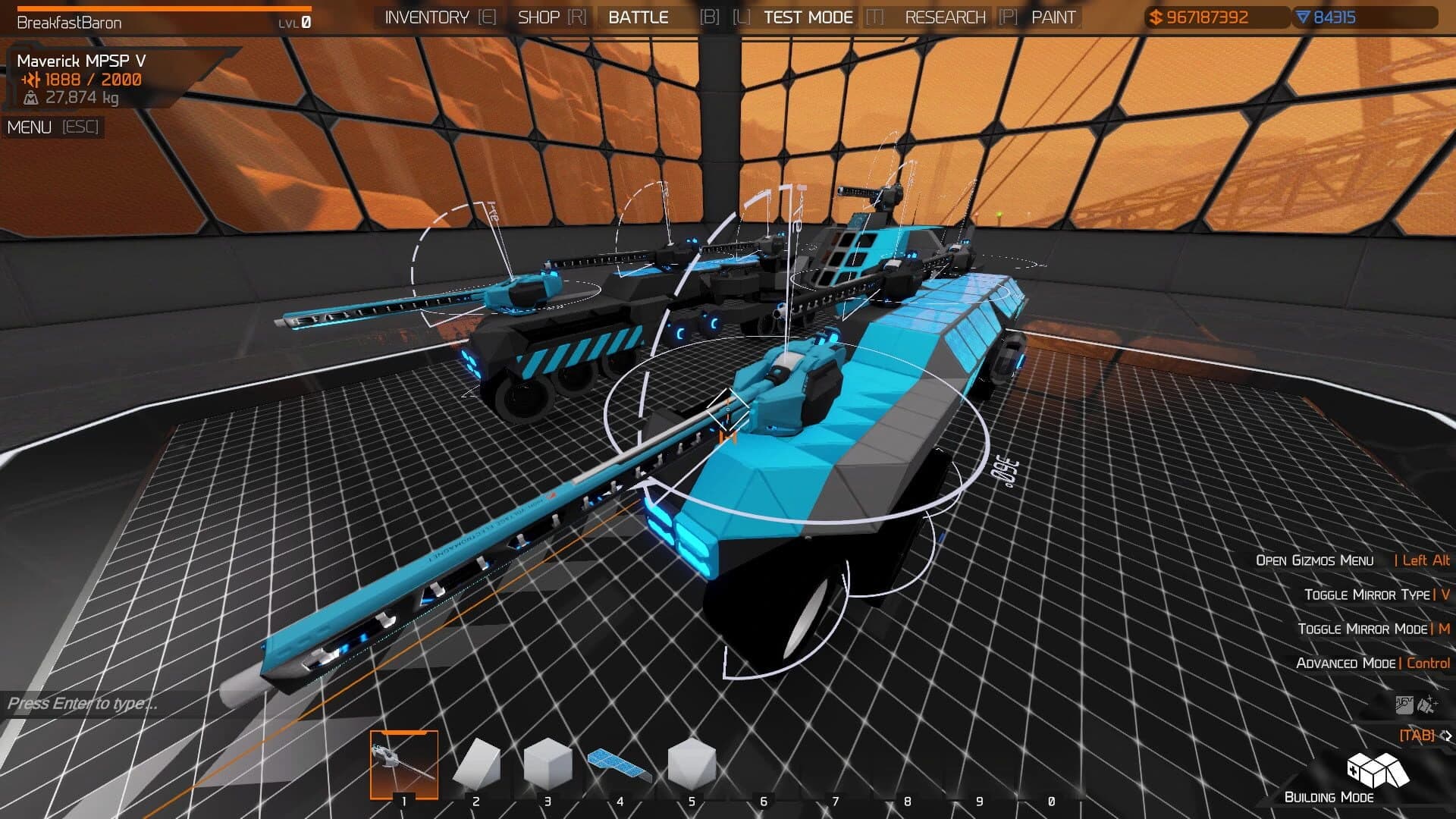Click the sparkle brush icon above TAB
The image size is (1456, 819).
[1426, 704]
